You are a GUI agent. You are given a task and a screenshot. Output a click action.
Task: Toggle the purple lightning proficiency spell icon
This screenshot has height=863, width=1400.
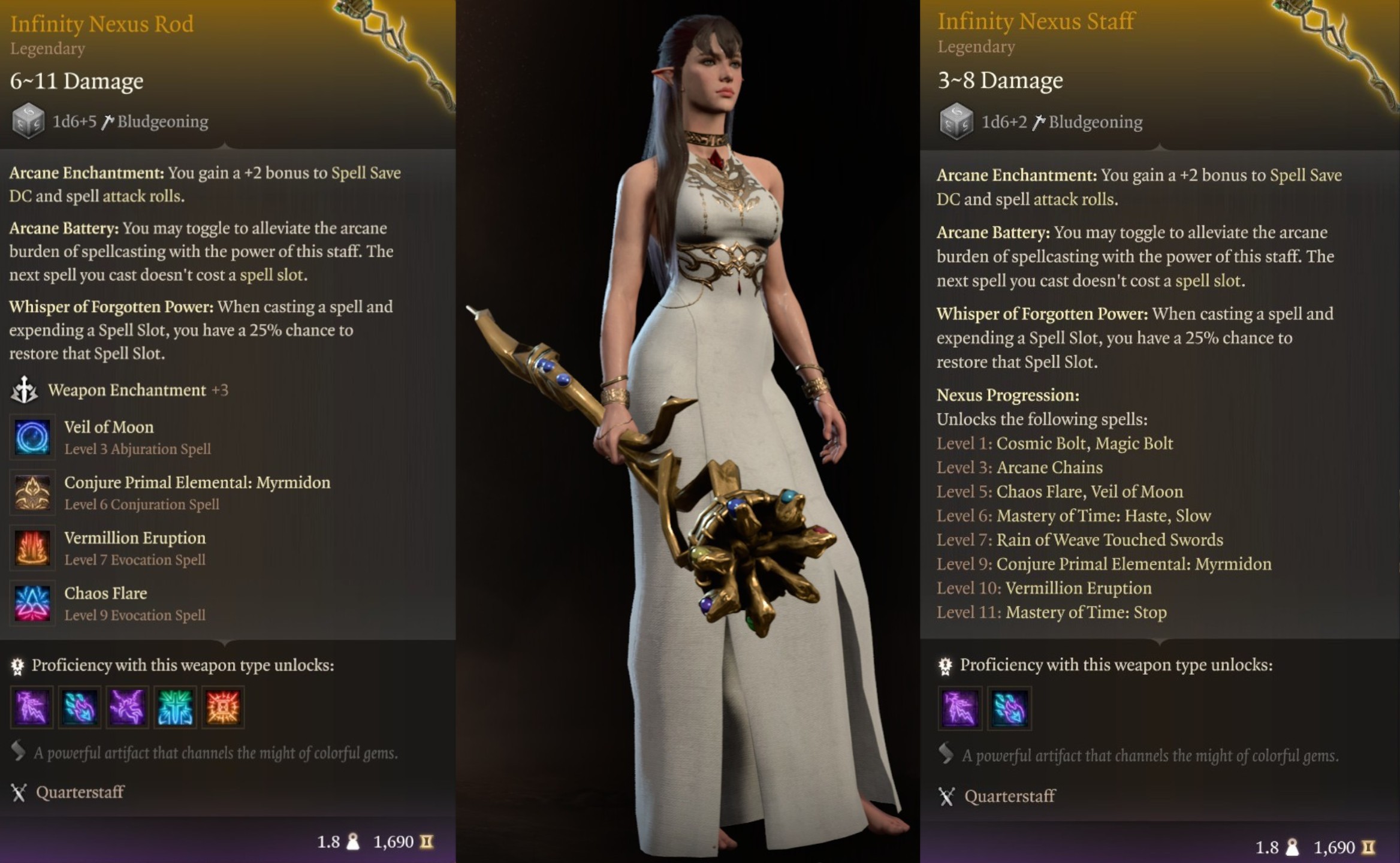(31, 707)
